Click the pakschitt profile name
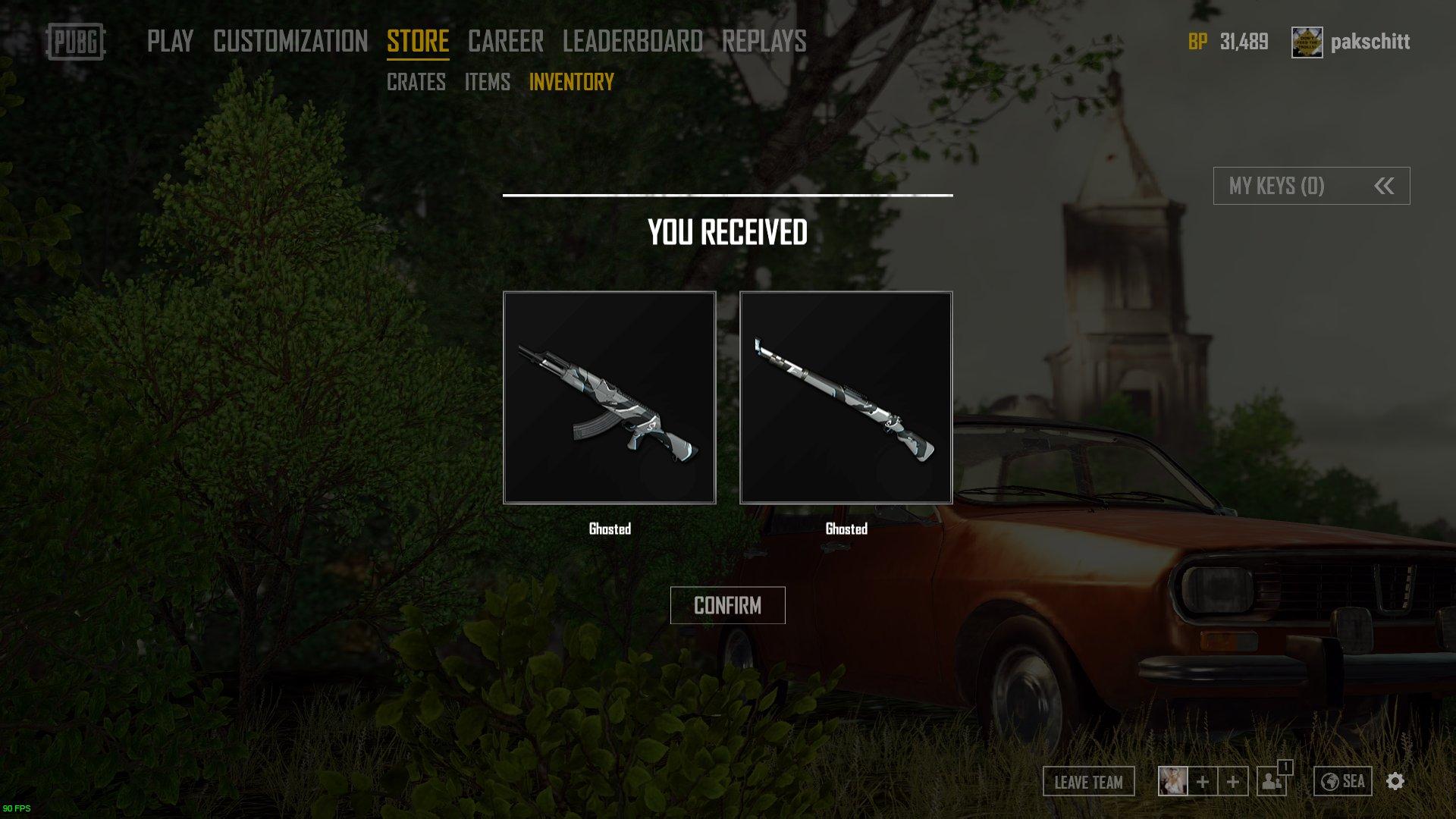1456x819 pixels. (1370, 42)
